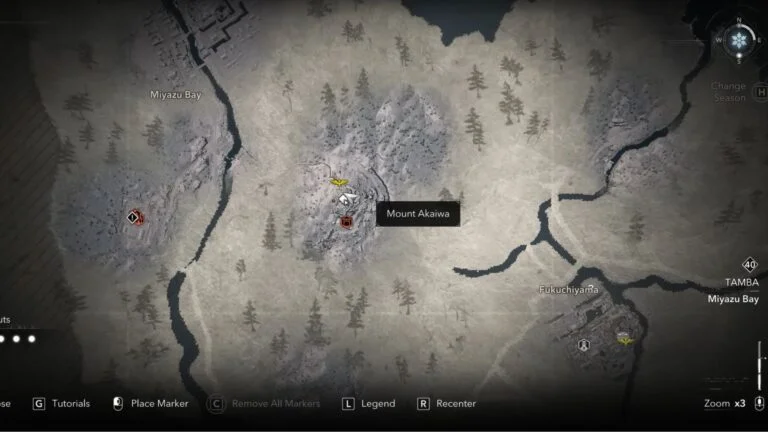
Task: Select the white marker in Fukuchiyama town
Action: tap(585, 344)
